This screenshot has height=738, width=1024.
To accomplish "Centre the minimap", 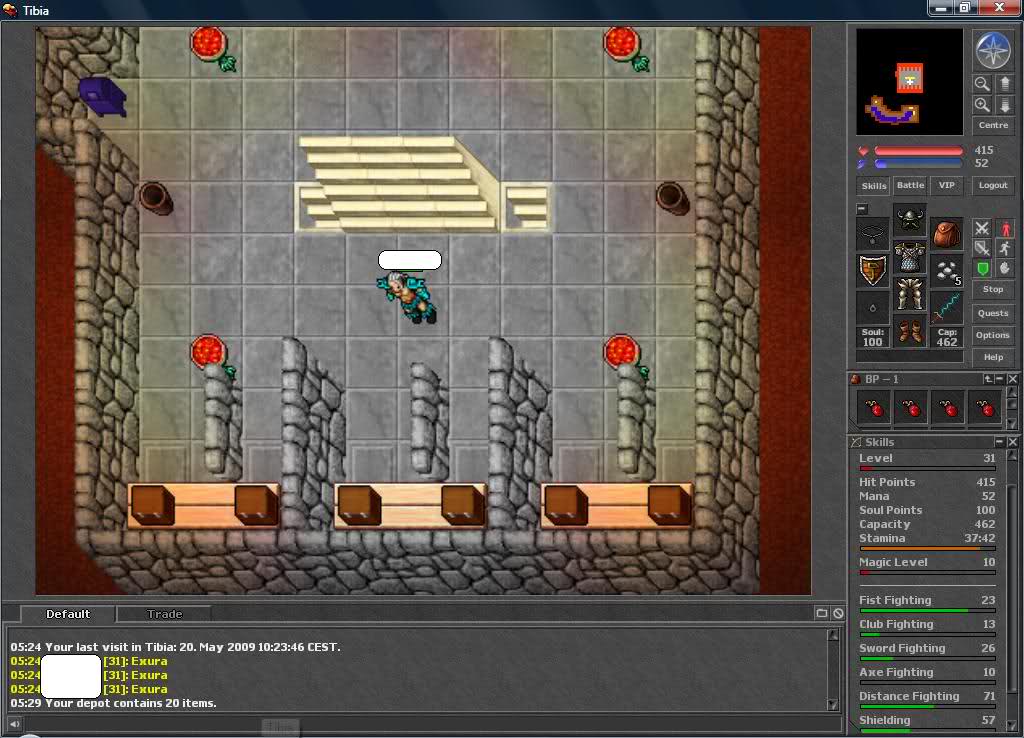I will 993,126.
